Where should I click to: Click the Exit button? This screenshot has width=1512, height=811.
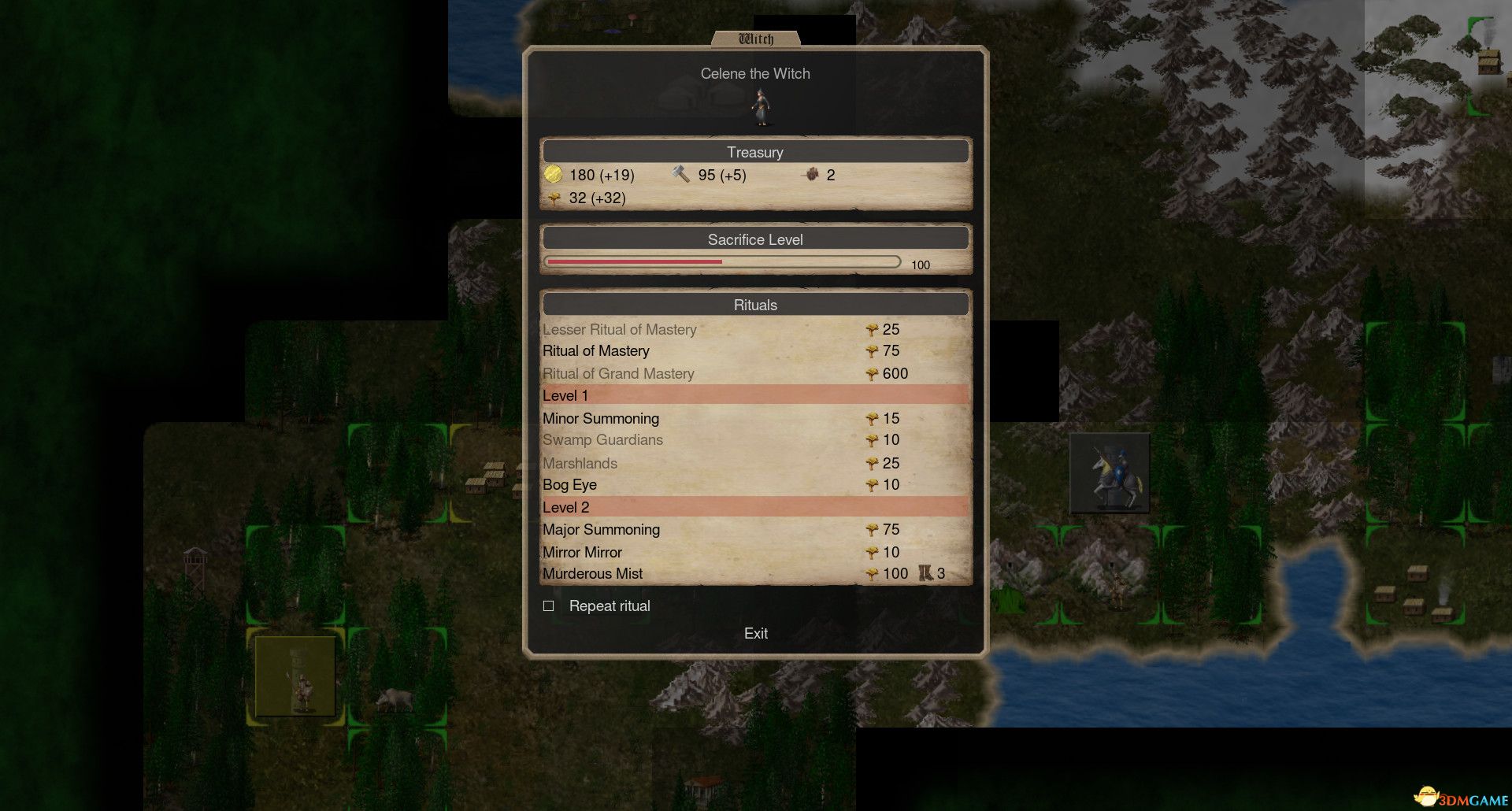pyautogui.click(x=755, y=633)
